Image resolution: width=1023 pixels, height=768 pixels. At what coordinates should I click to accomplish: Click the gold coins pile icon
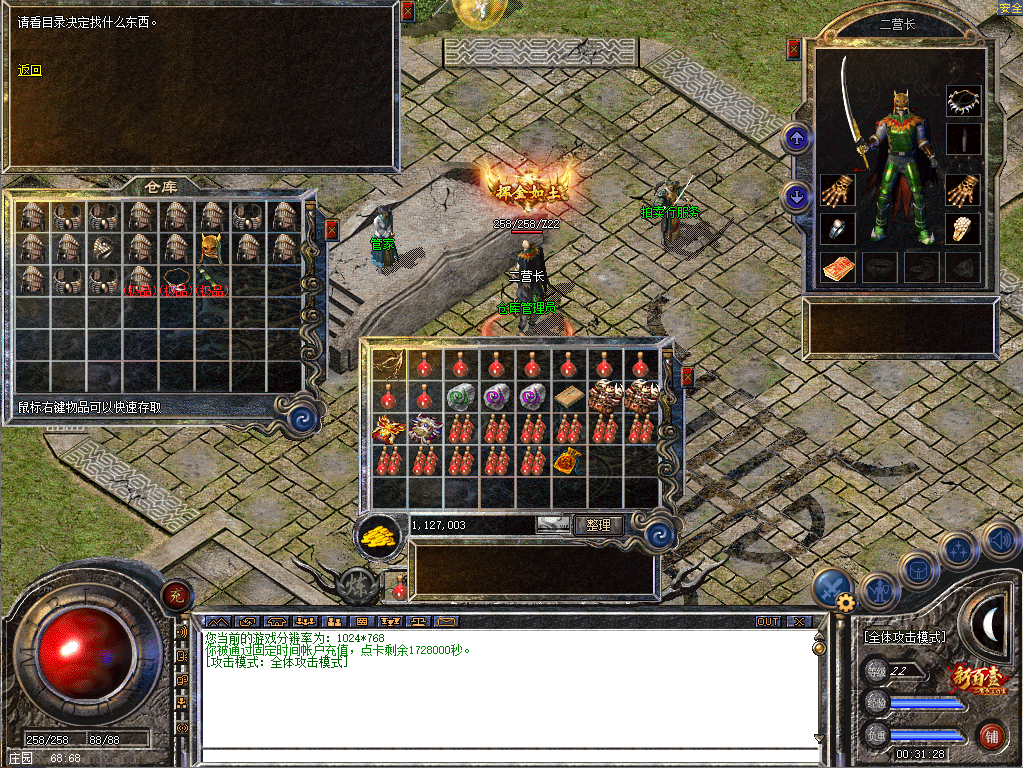pyautogui.click(x=378, y=535)
